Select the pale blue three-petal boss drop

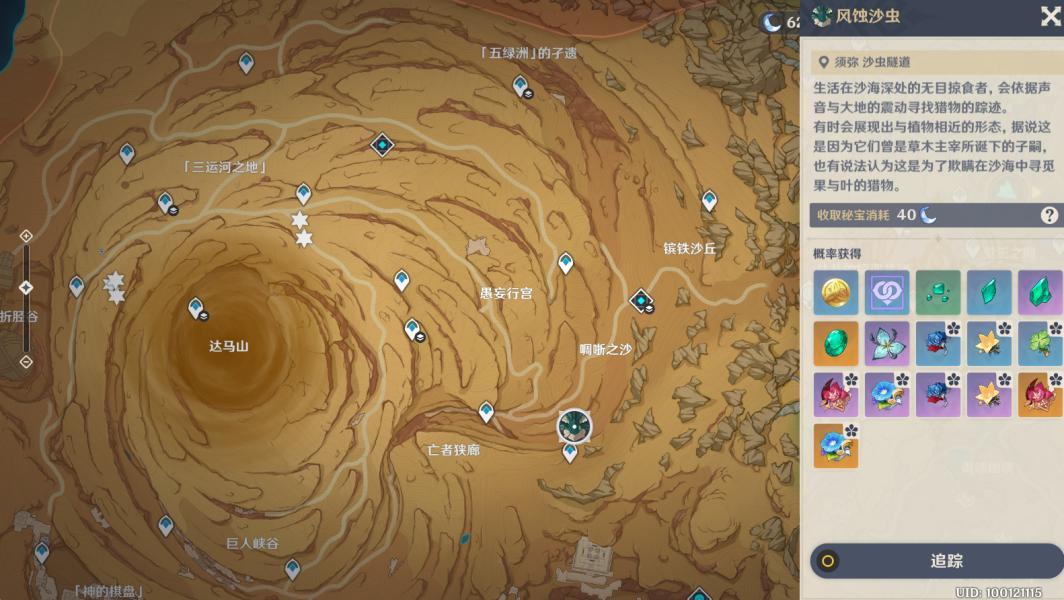click(x=887, y=343)
